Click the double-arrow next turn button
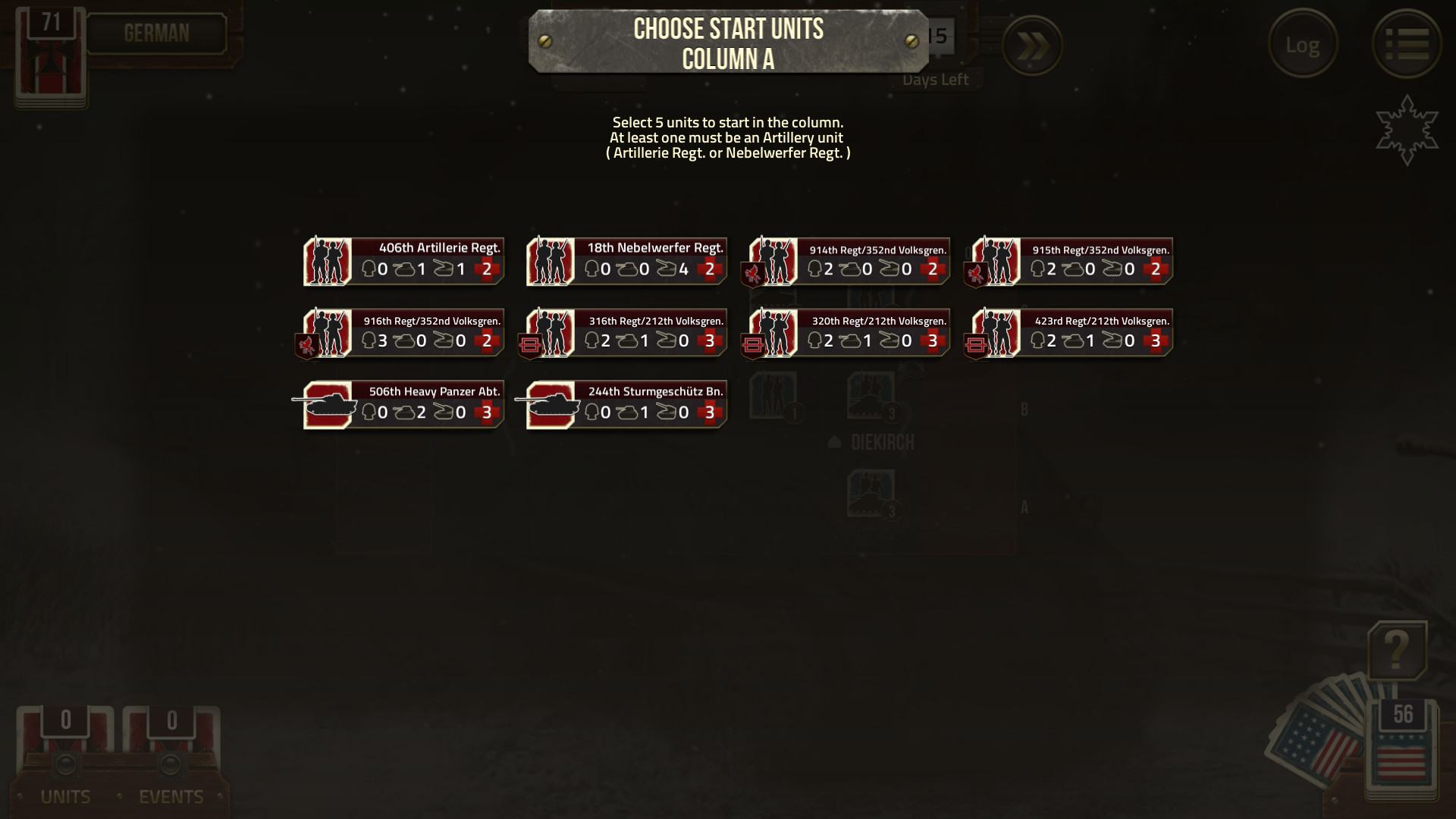Image resolution: width=1456 pixels, height=819 pixels. (1031, 46)
